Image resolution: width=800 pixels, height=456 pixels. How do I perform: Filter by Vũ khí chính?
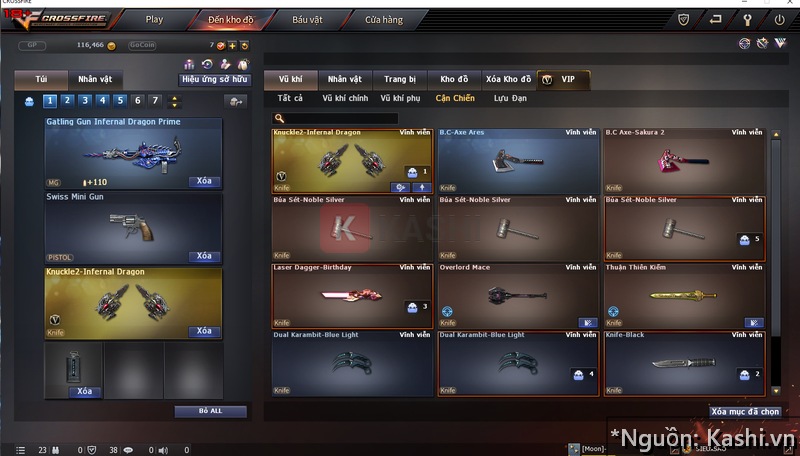point(345,99)
